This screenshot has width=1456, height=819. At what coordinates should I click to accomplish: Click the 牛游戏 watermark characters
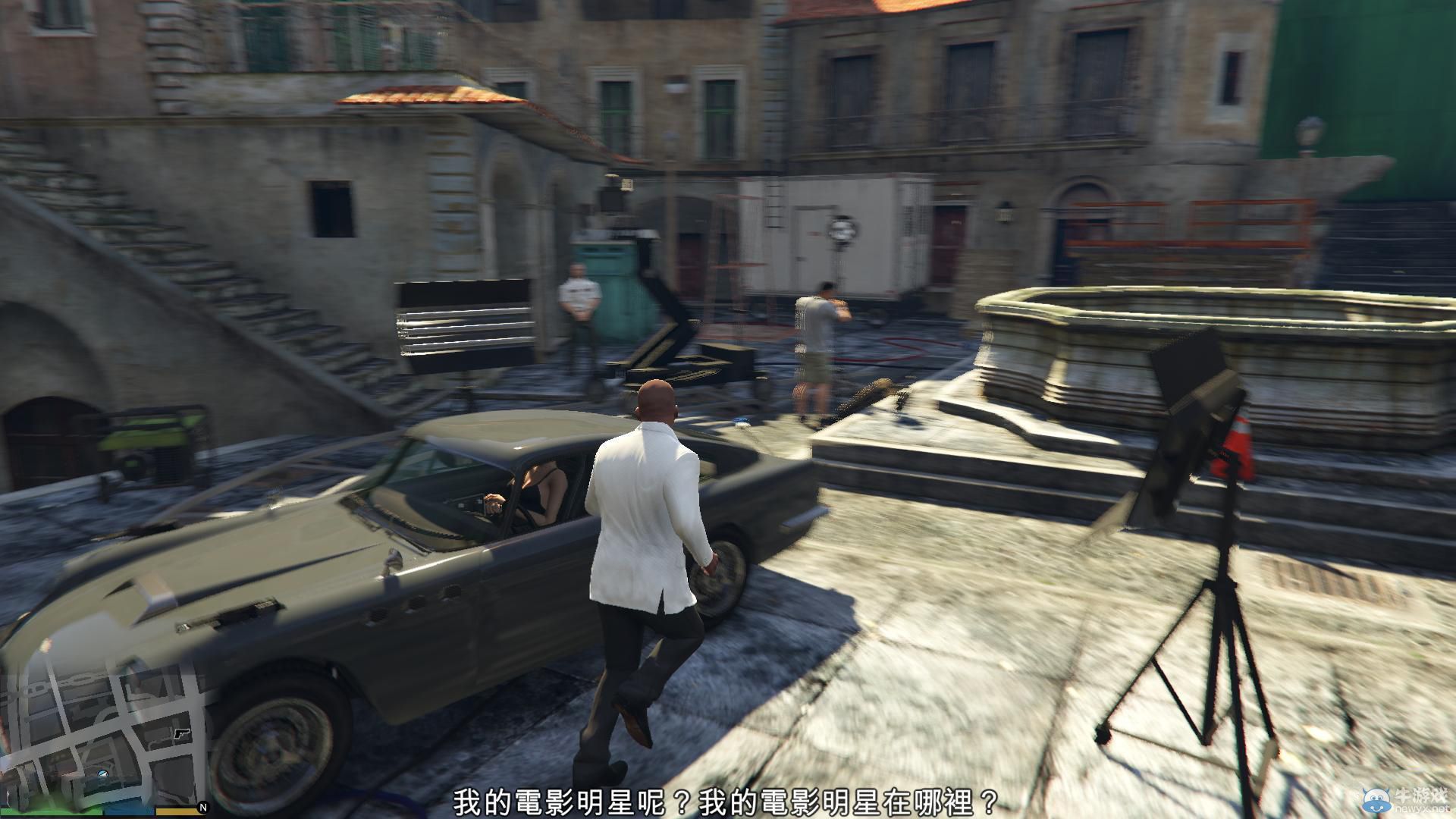pyautogui.click(x=1420, y=795)
